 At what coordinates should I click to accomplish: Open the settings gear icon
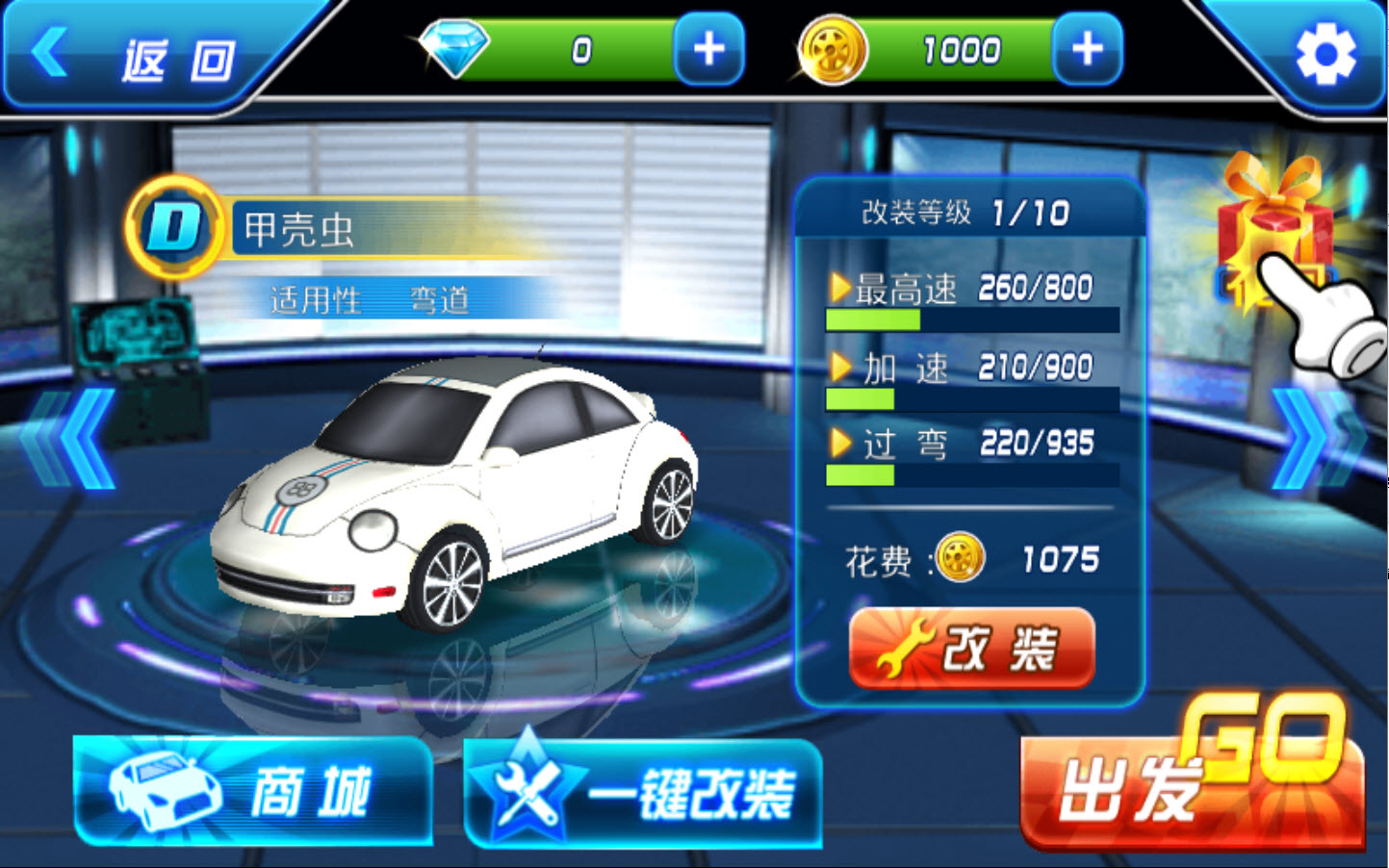pos(1325,55)
